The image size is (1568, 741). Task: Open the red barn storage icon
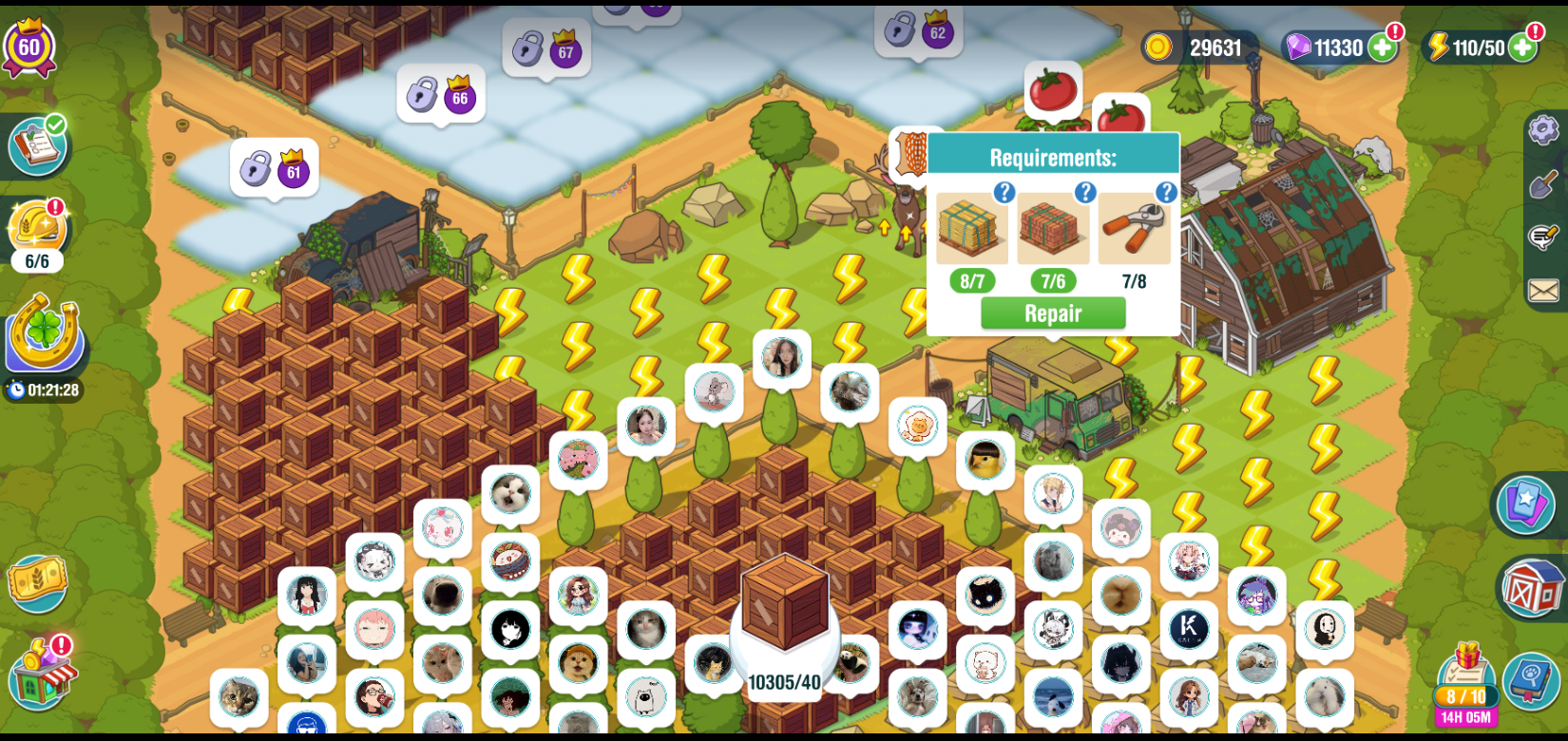coord(1532,589)
